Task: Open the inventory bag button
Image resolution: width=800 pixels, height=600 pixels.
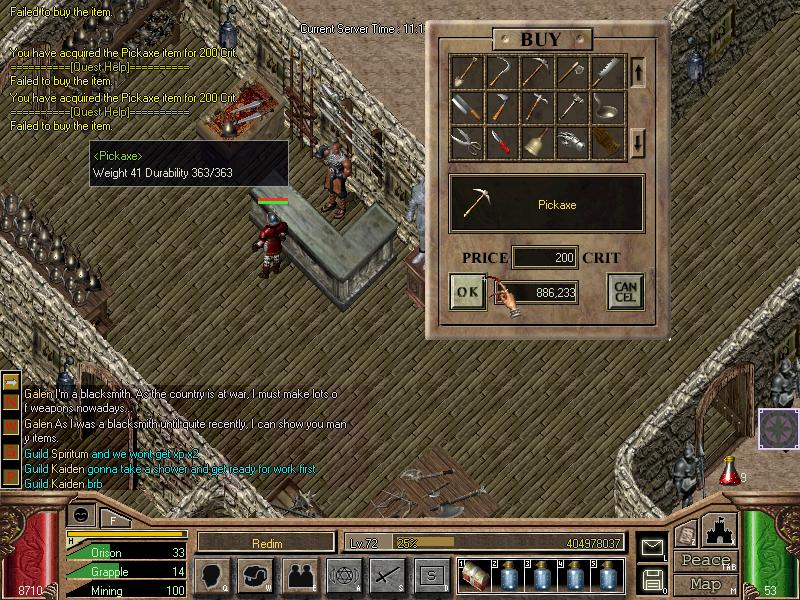Action: [256, 574]
